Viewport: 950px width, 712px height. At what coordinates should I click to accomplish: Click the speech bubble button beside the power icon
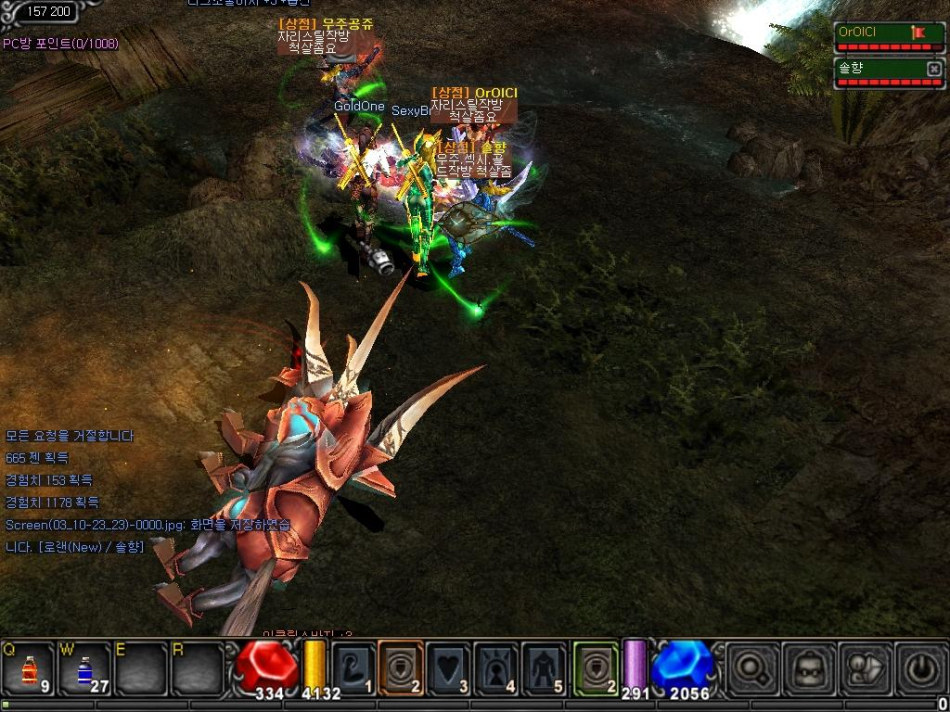(864, 667)
